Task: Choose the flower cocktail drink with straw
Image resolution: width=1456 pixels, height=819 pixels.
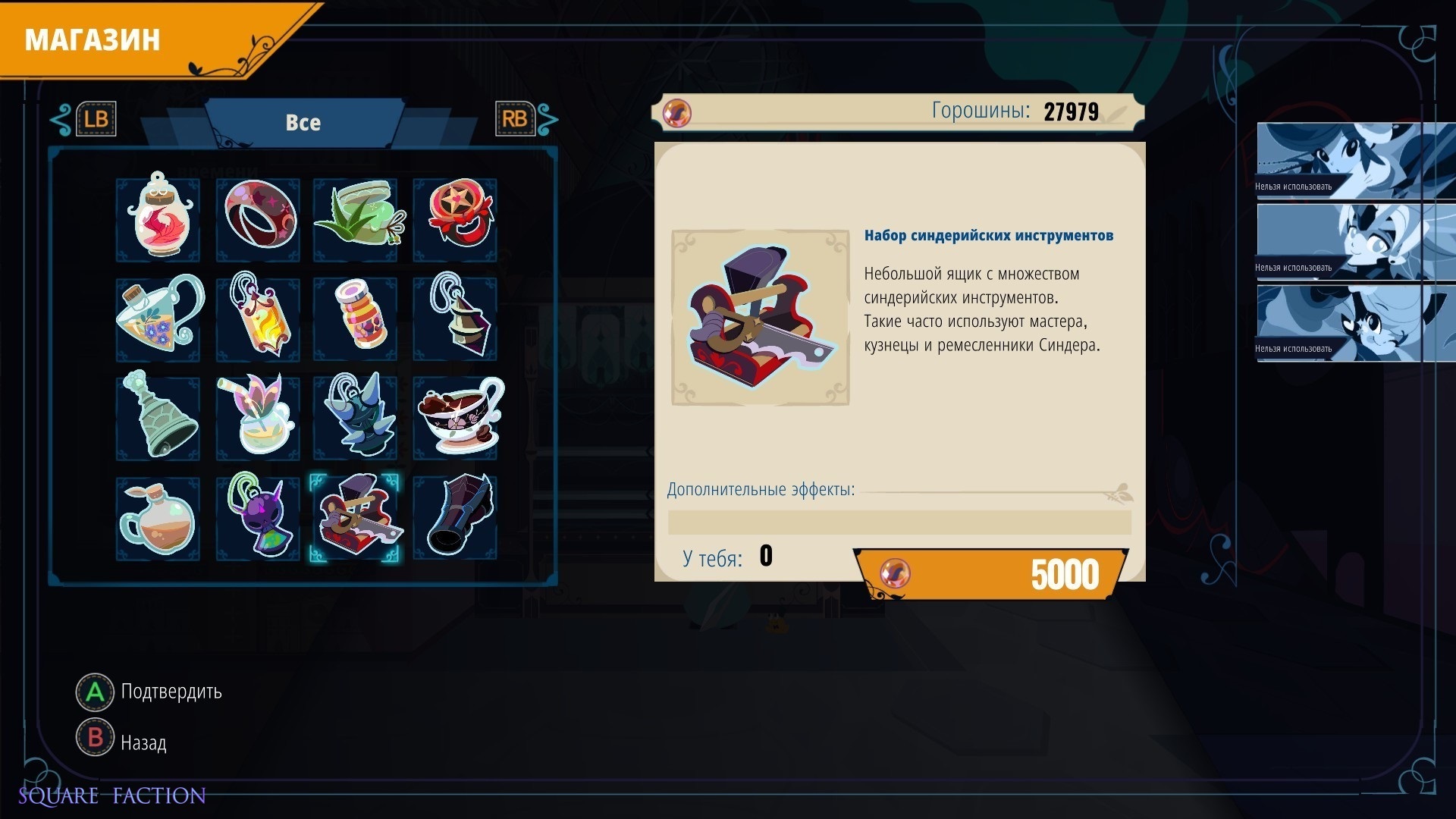Action: (258, 417)
